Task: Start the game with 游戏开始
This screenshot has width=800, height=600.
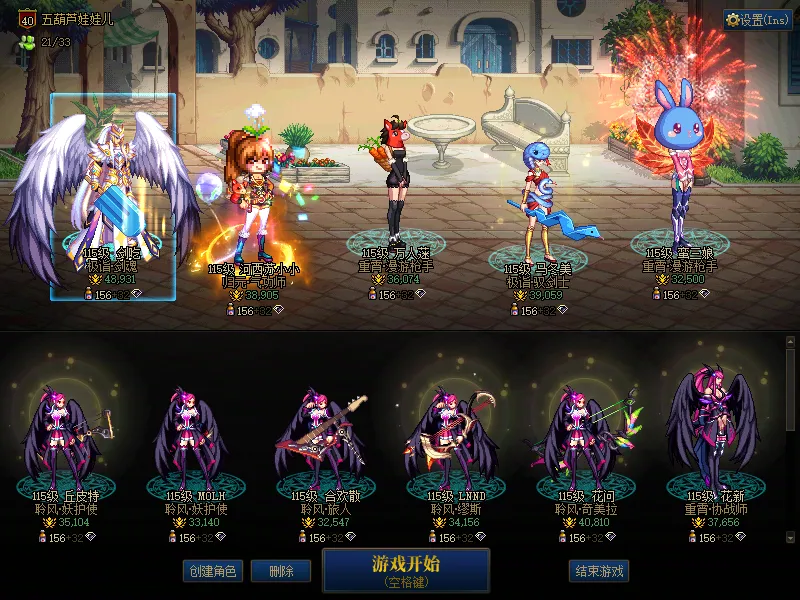Action: [406, 570]
